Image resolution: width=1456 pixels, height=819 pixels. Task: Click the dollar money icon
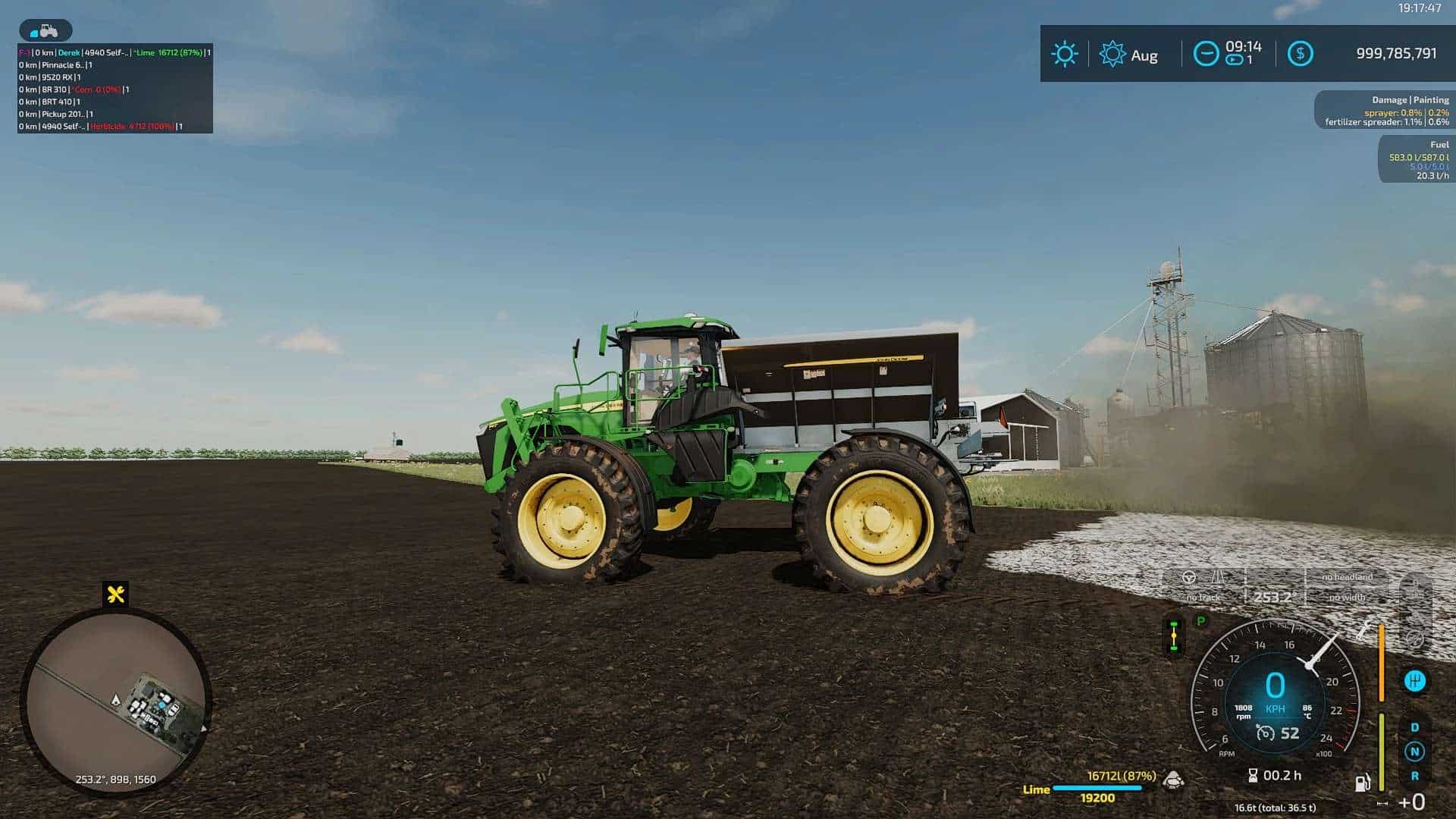tap(1300, 54)
